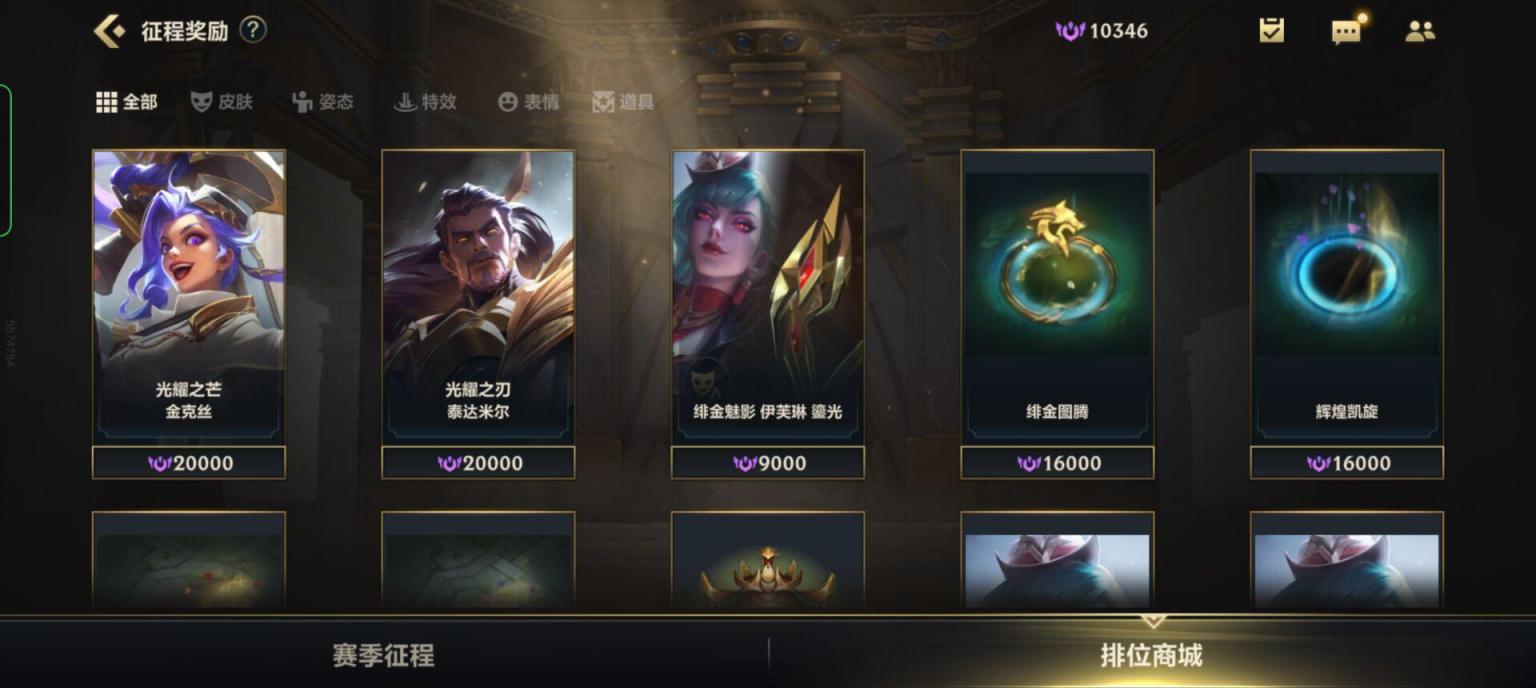Switch to the 赛季征程 bottom tab
Screen dimensions: 1536x688
pyautogui.click(x=384, y=656)
